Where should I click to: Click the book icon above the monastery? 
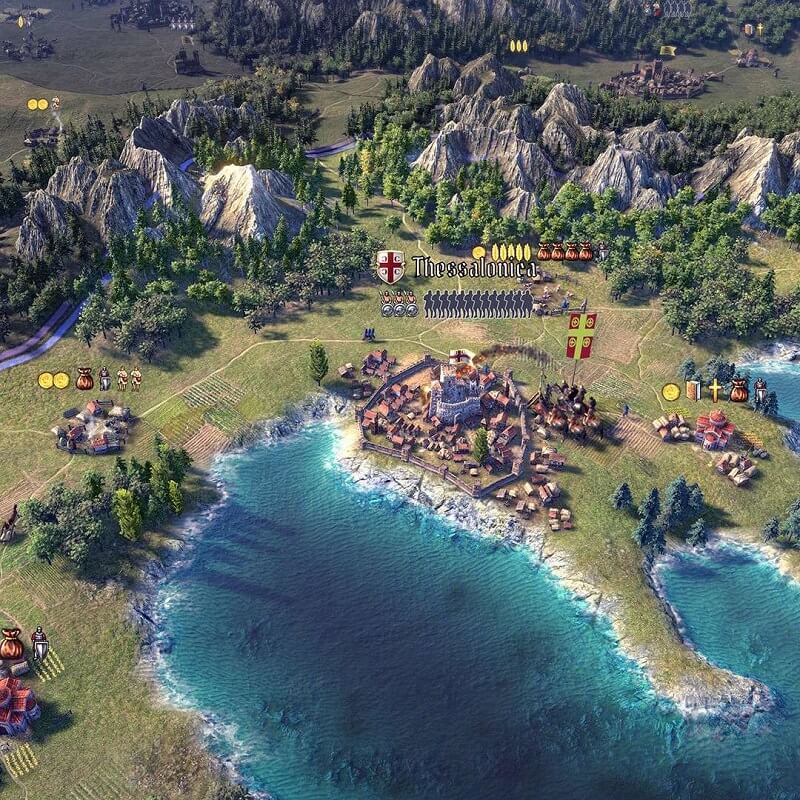694,390
